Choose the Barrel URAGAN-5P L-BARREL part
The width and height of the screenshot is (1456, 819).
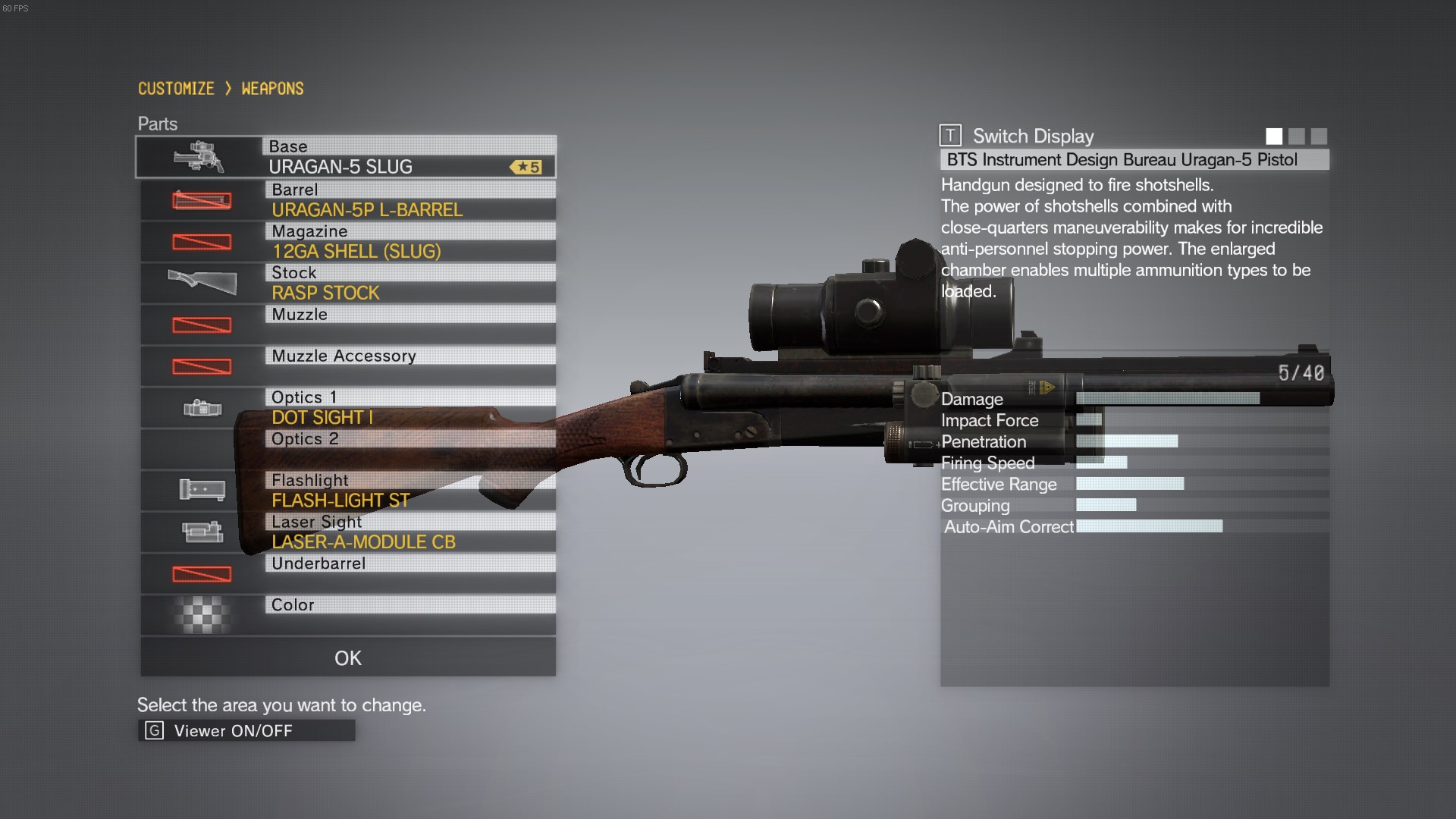tap(347, 200)
